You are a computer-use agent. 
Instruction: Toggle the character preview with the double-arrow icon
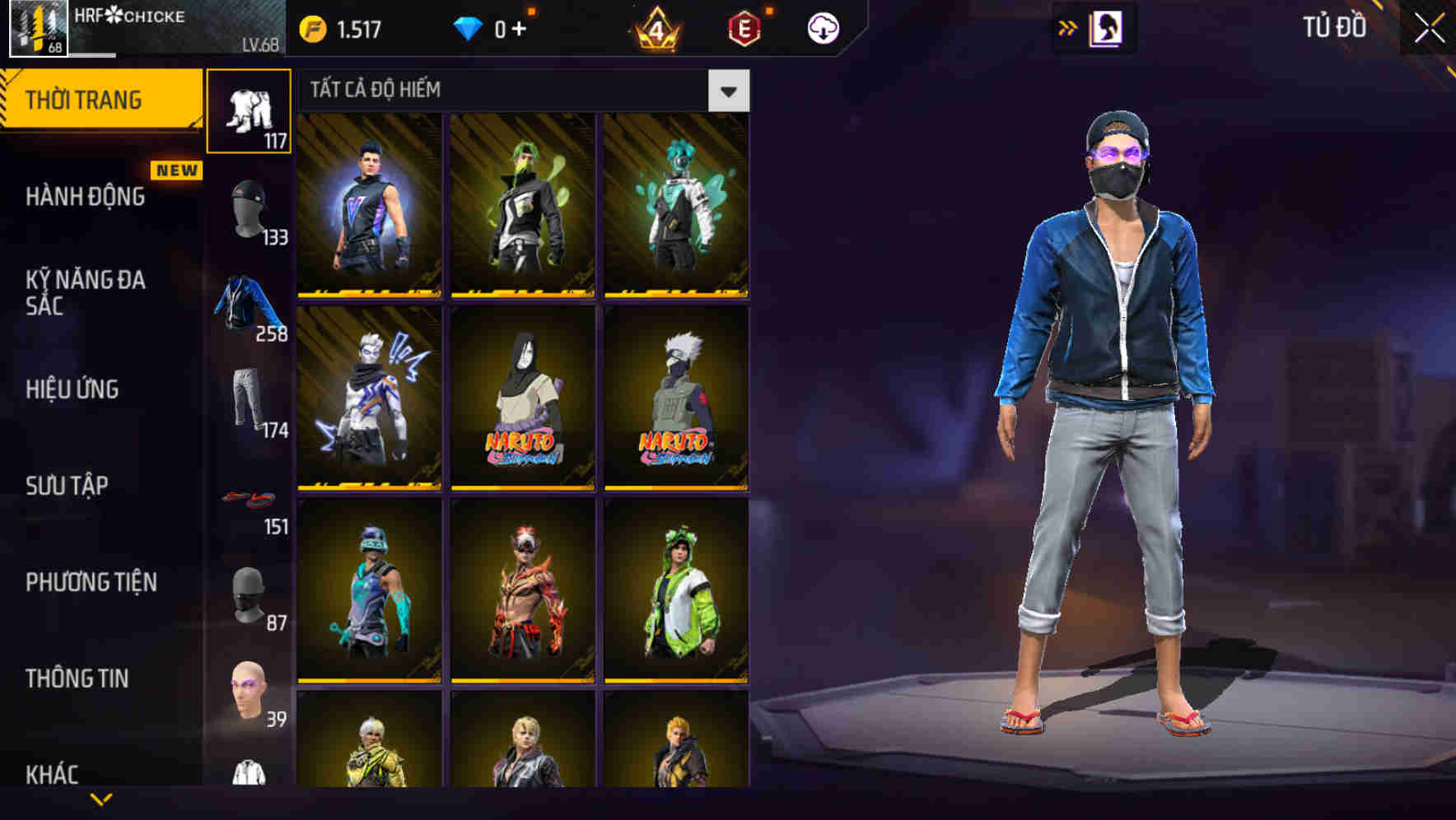tap(1068, 28)
